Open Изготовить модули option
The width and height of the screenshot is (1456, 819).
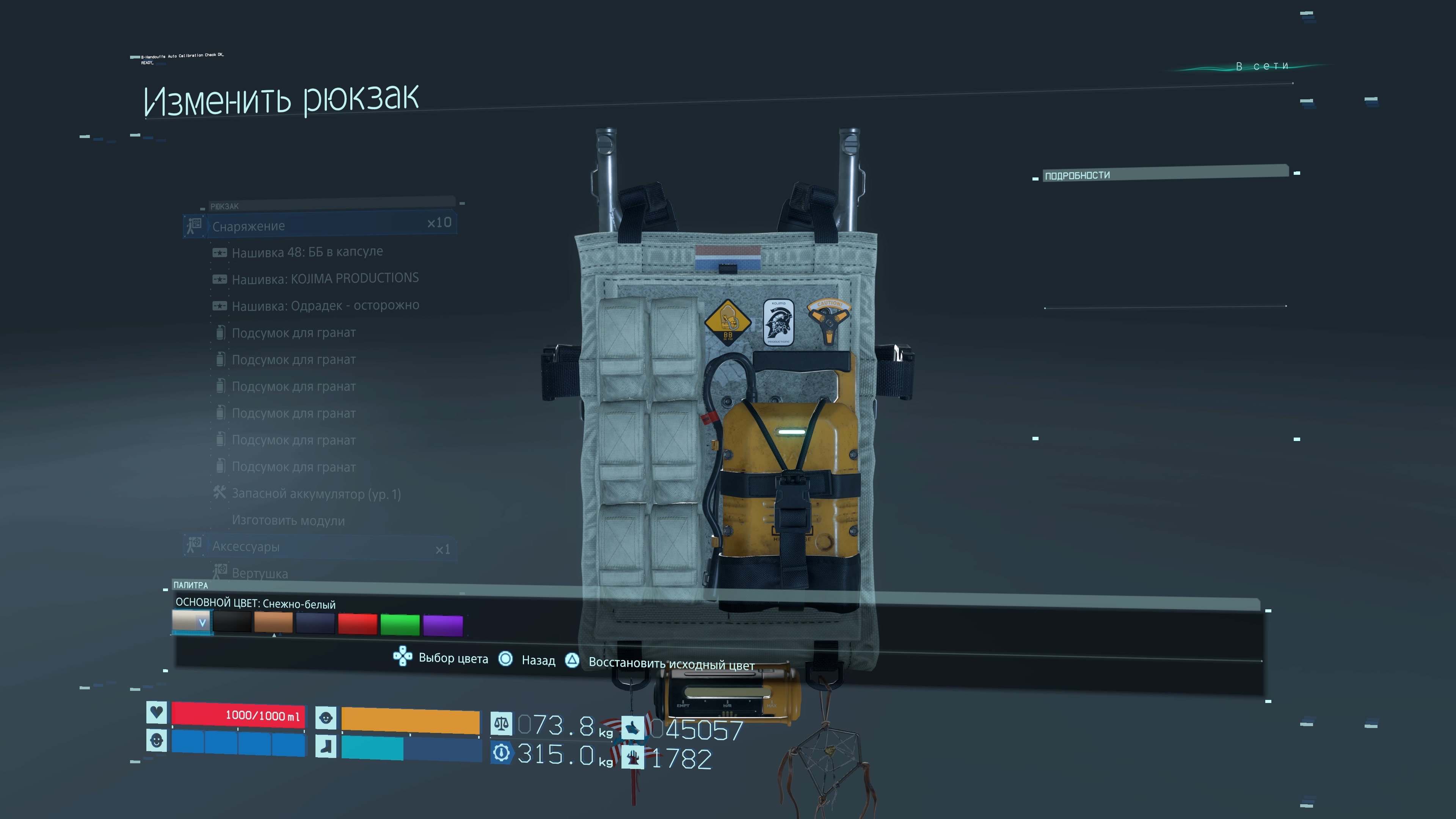288,521
